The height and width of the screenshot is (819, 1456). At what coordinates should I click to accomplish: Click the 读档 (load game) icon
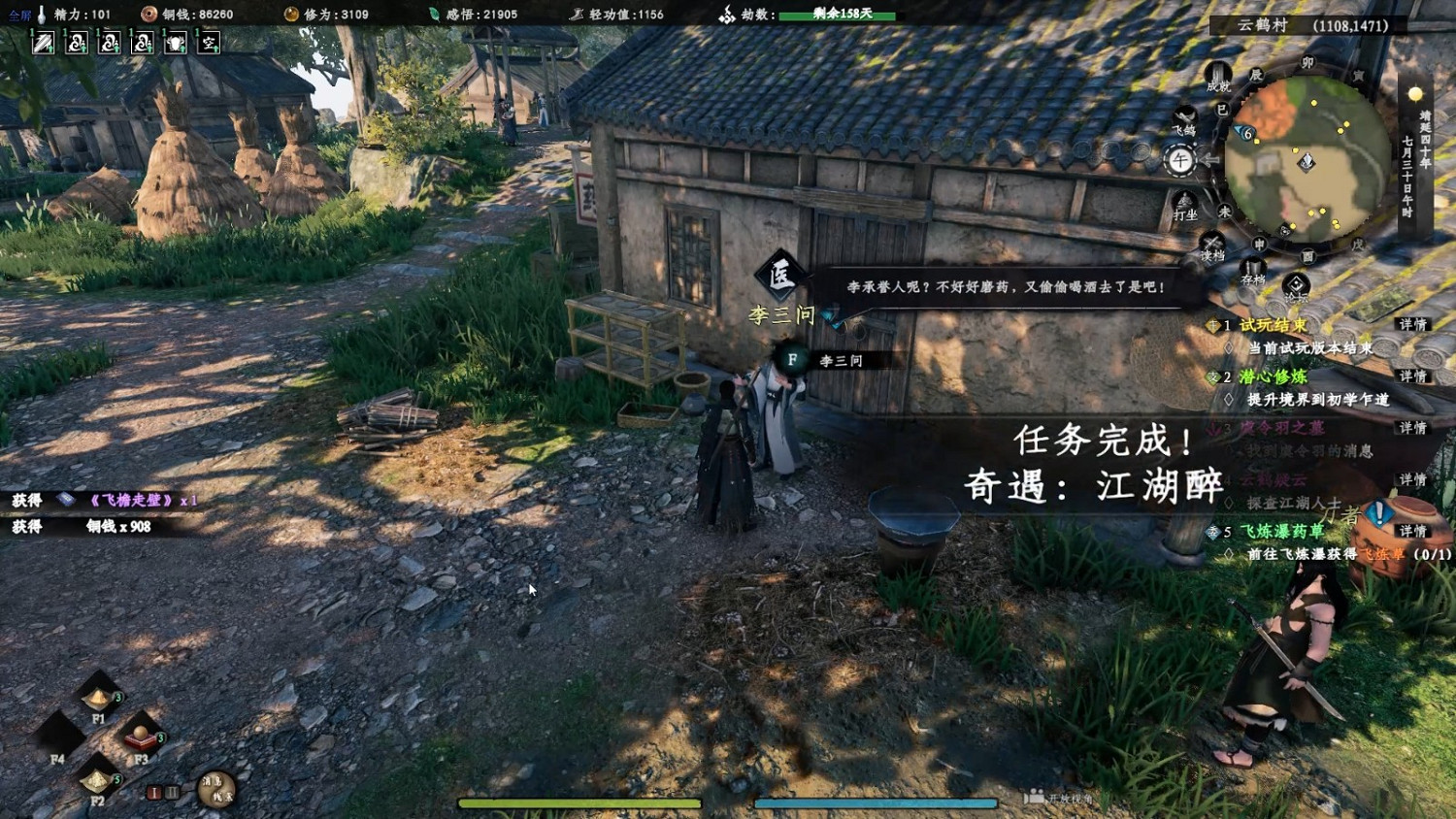point(1212,241)
